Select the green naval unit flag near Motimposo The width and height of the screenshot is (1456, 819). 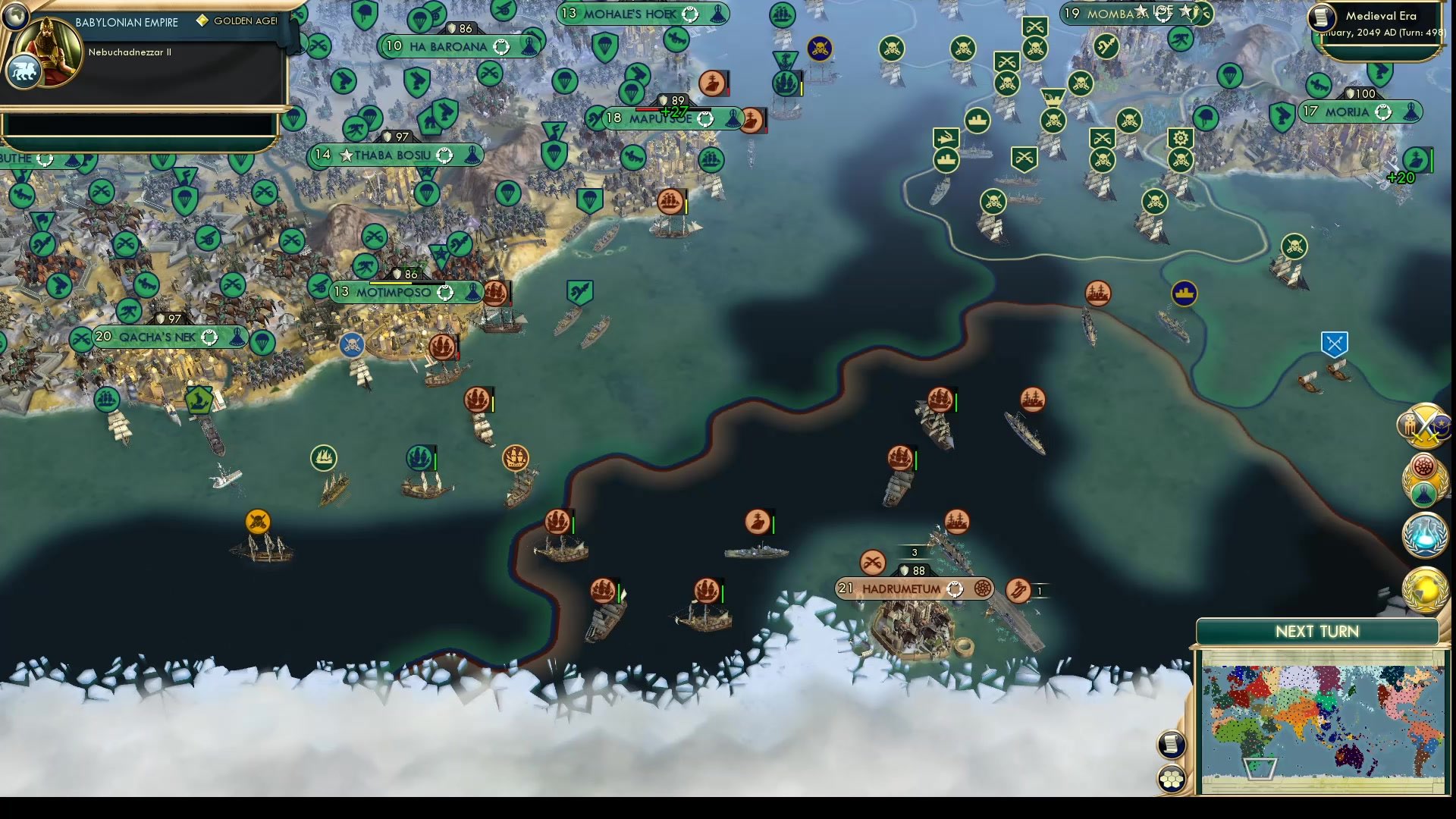click(418, 456)
